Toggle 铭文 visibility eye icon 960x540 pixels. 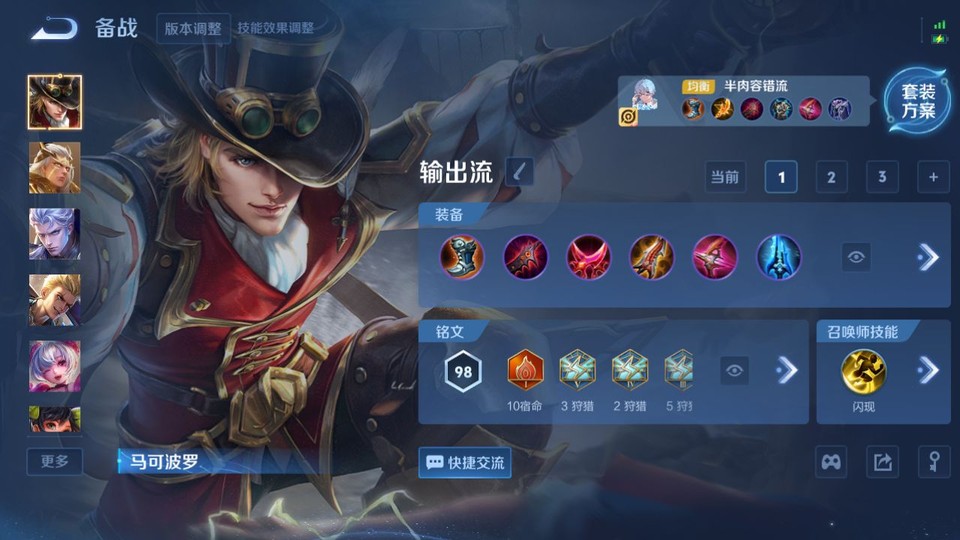[735, 371]
